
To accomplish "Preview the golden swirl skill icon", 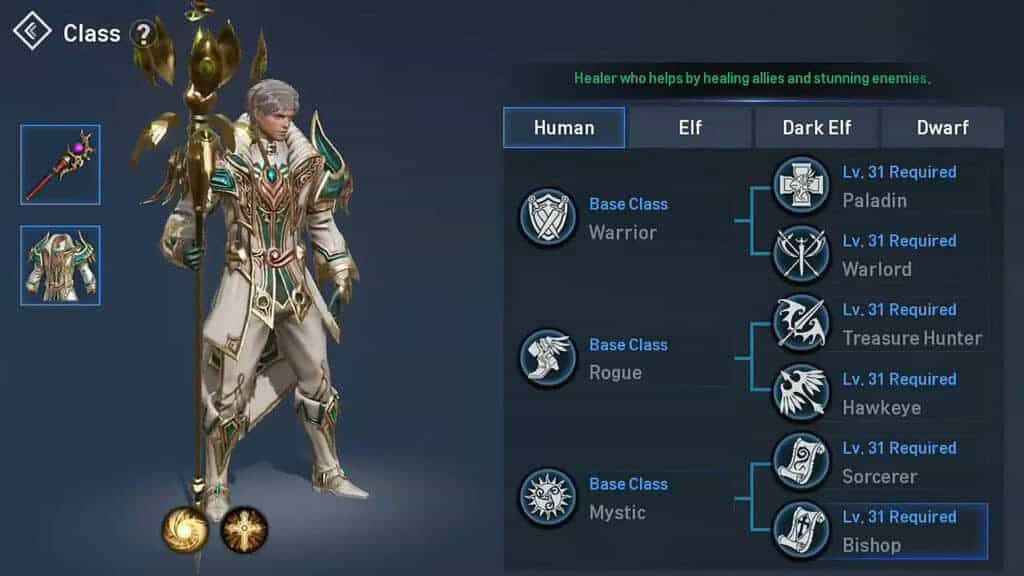I will [x=185, y=529].
